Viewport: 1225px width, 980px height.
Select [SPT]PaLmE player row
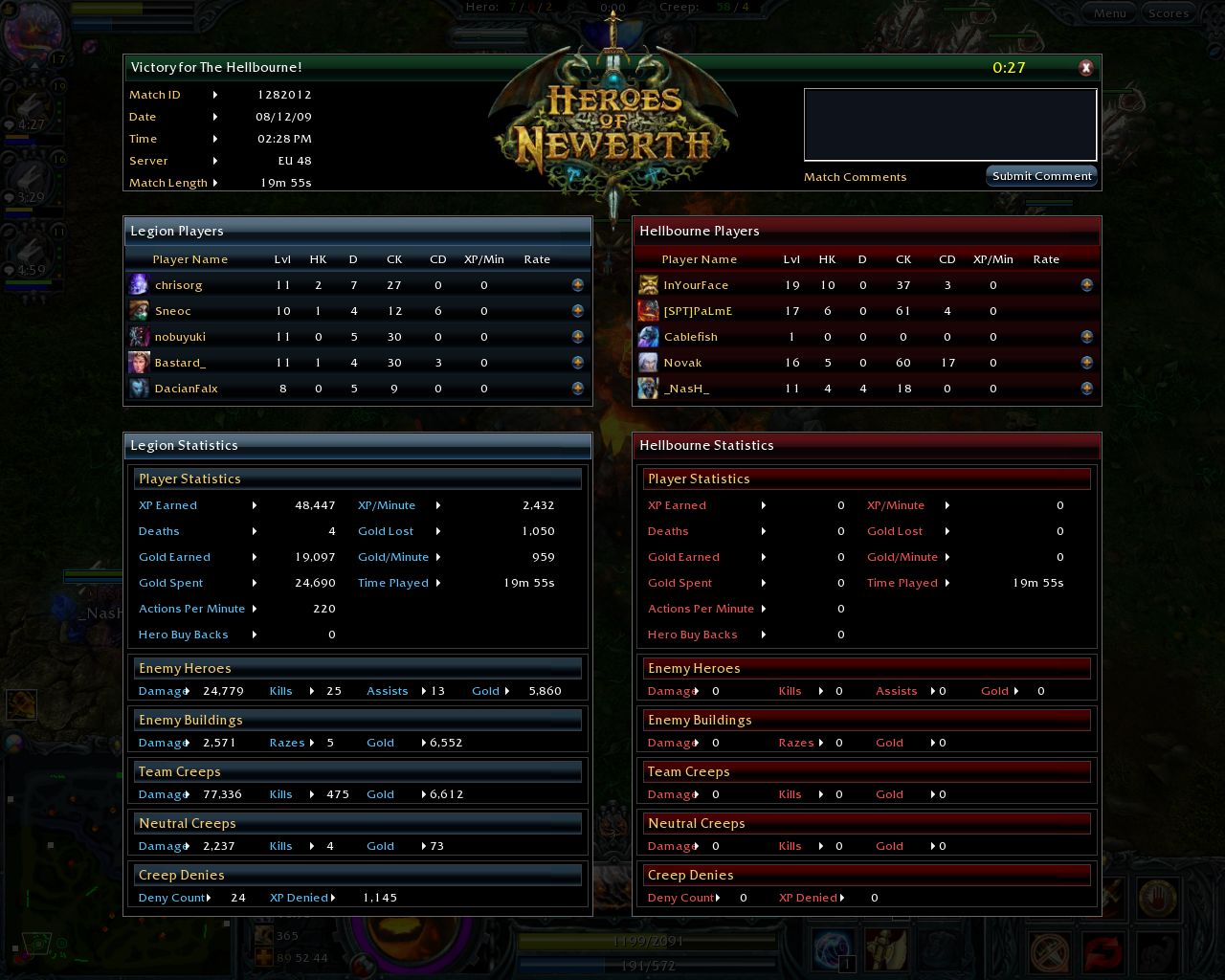click(x=698, y=311)
